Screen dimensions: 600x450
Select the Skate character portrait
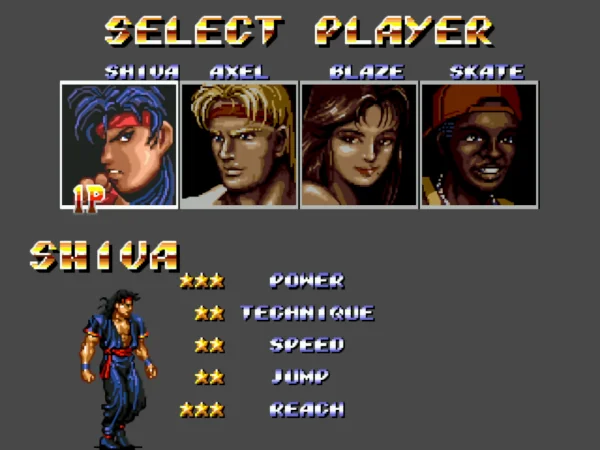click(x=479, y=145)
